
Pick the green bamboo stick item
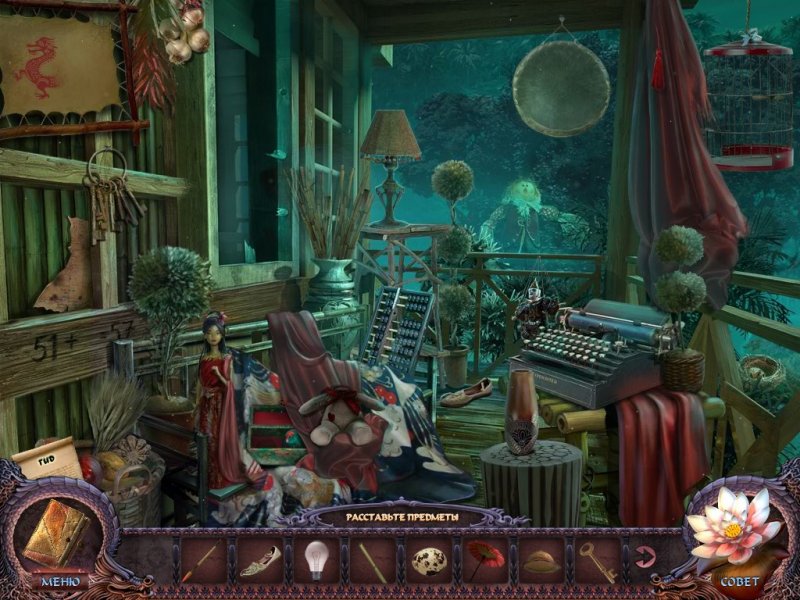click(x=373, y=560)
